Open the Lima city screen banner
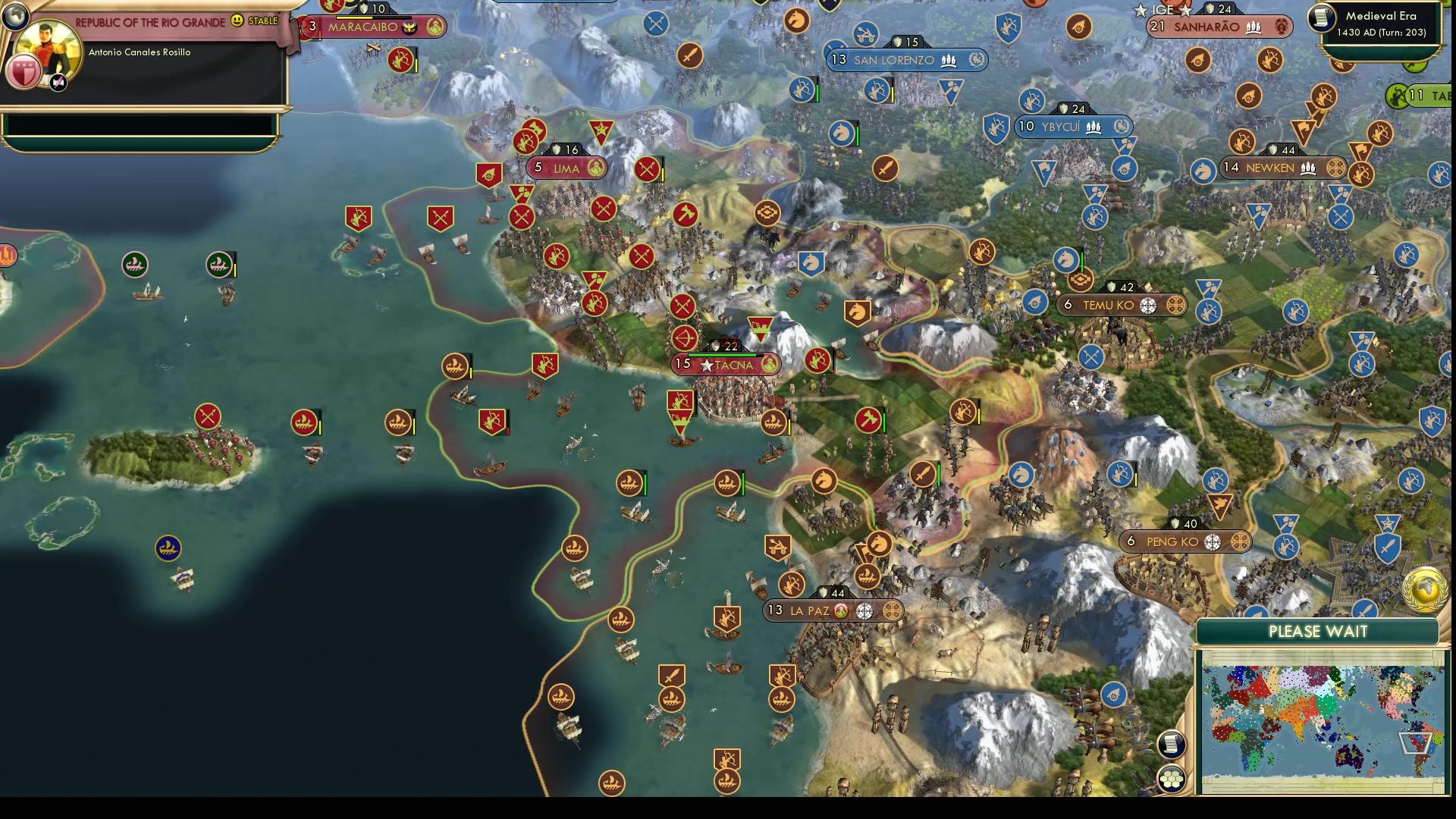 [x=563, y=168]
